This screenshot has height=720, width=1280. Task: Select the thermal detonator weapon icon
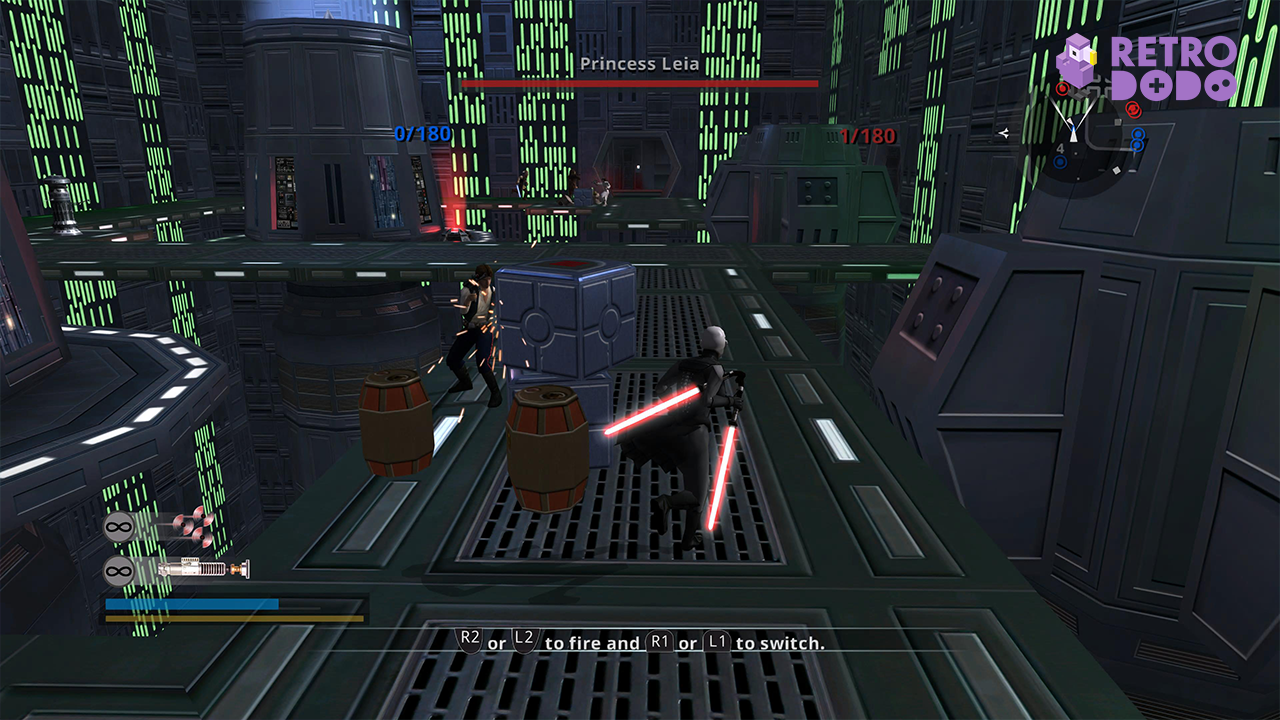(x=195, y=525)
